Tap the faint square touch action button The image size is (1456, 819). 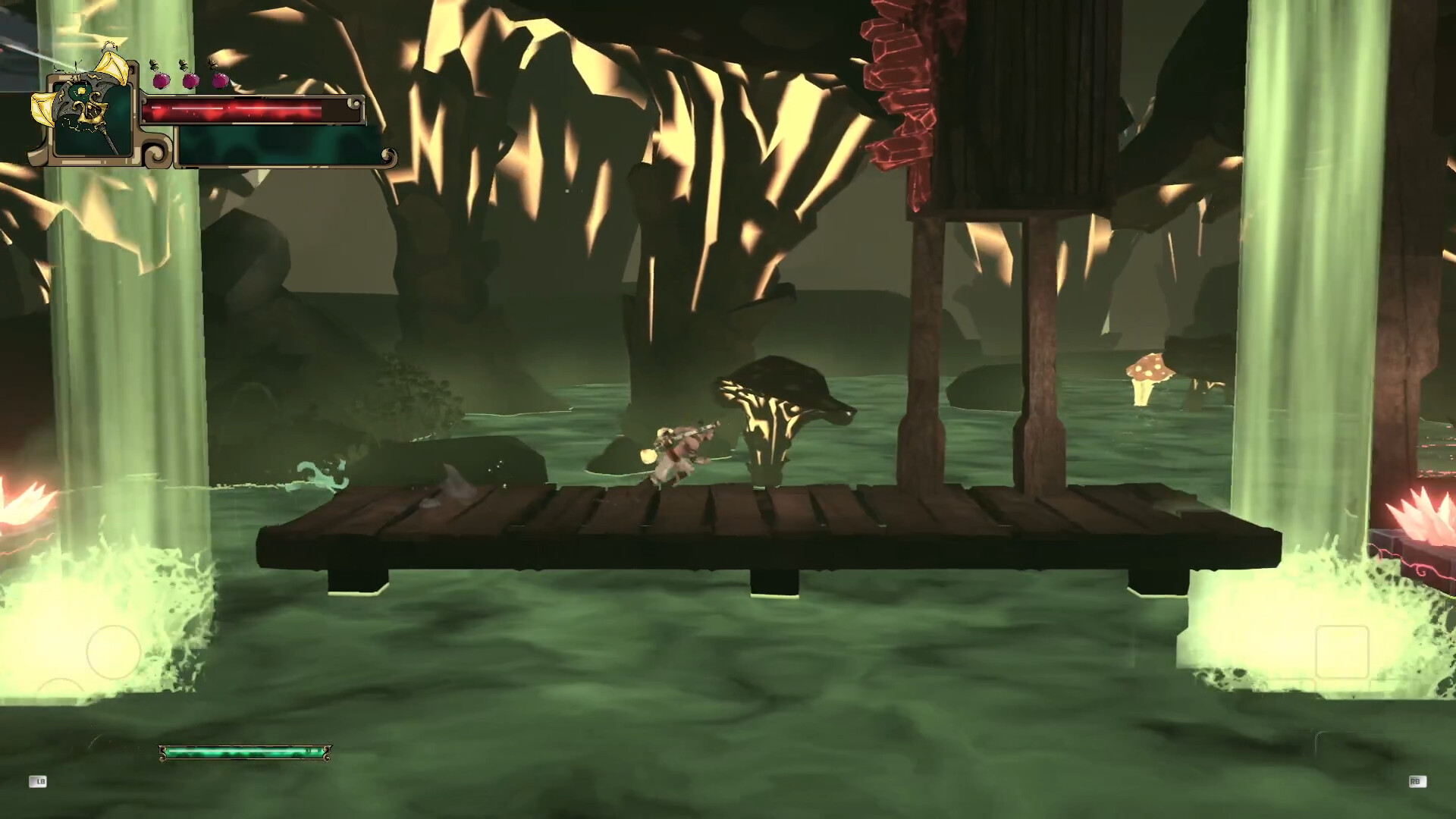(1341, 651)
